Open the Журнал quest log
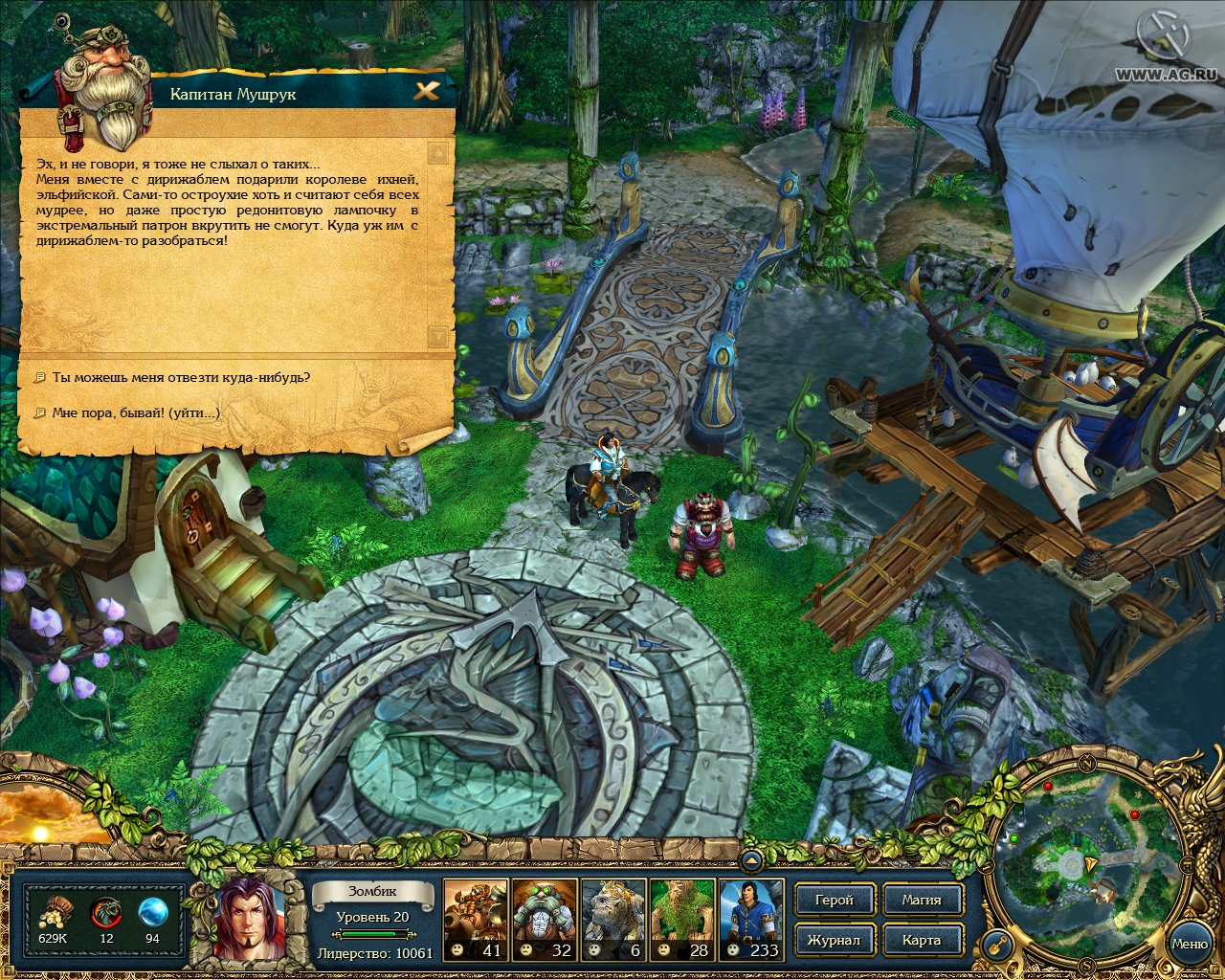Viewport: 1225px width, 980px height. pos(834,940)
